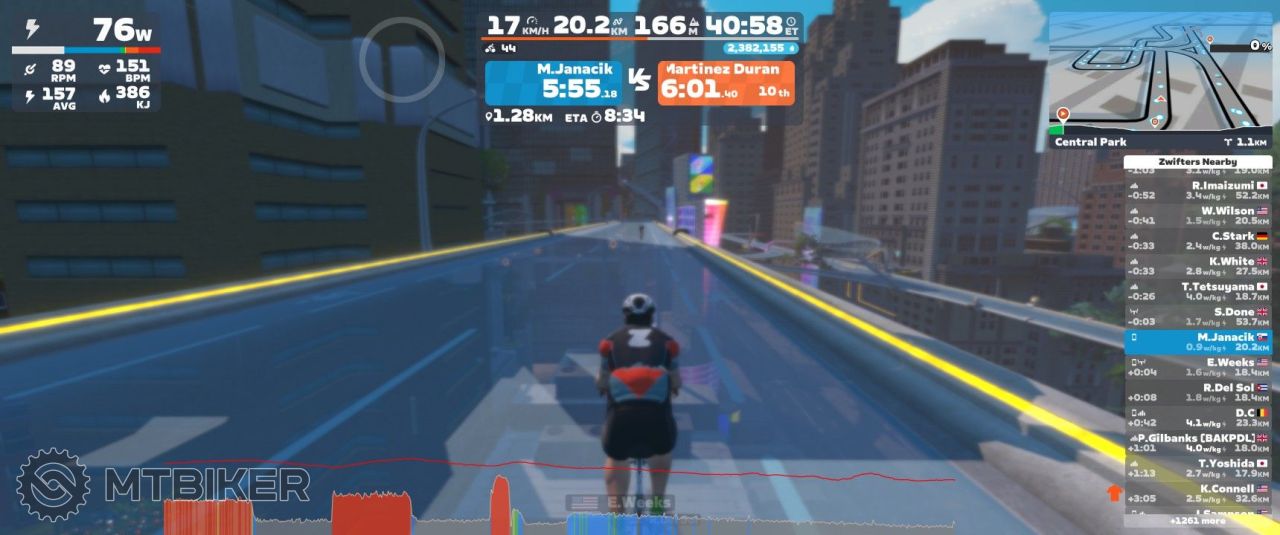Click the MTBIKER logo watermark
The image size is (1280, 535).
[x=165, y=485]
